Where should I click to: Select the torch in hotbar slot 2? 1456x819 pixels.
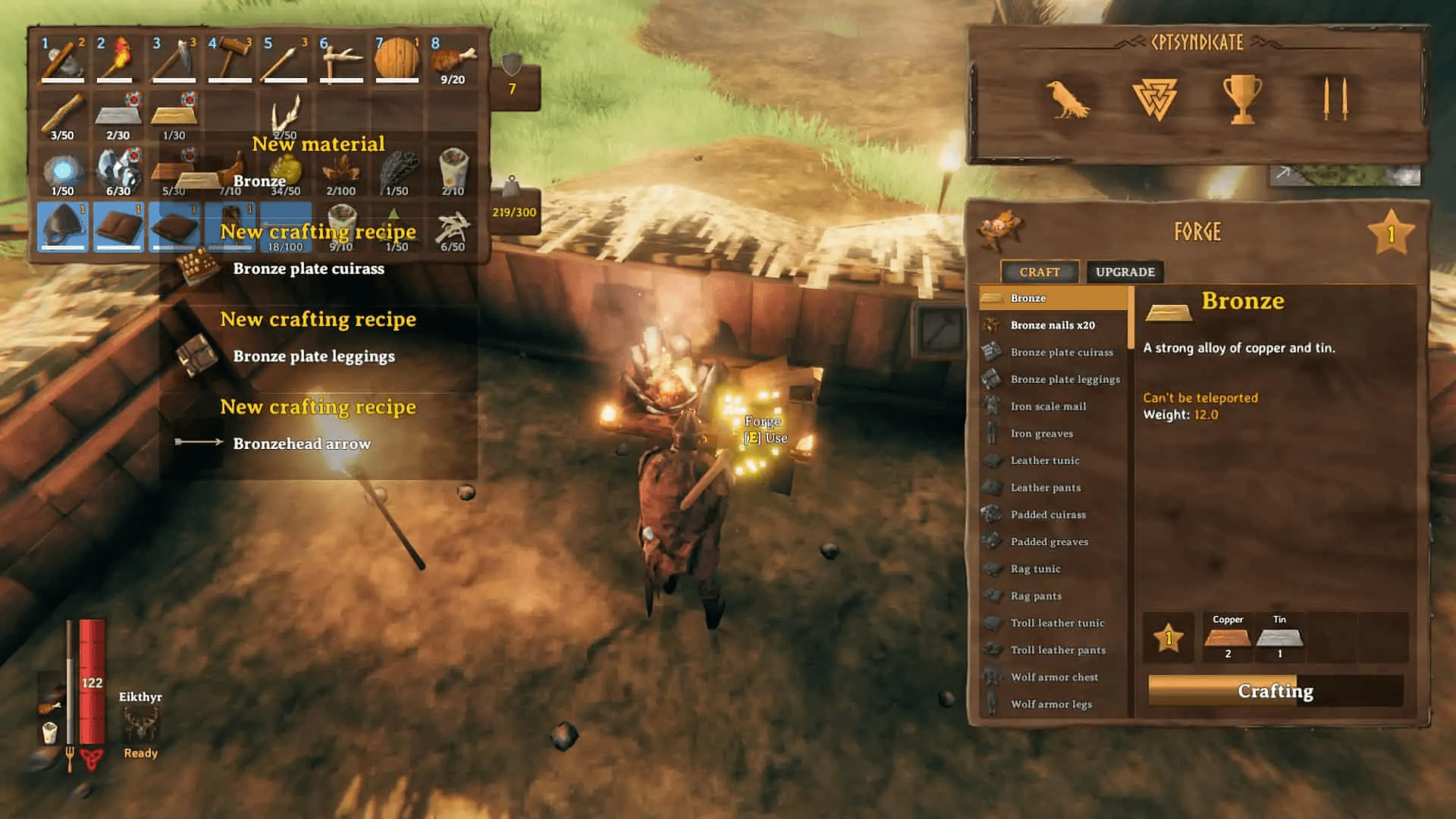[118, 57]
